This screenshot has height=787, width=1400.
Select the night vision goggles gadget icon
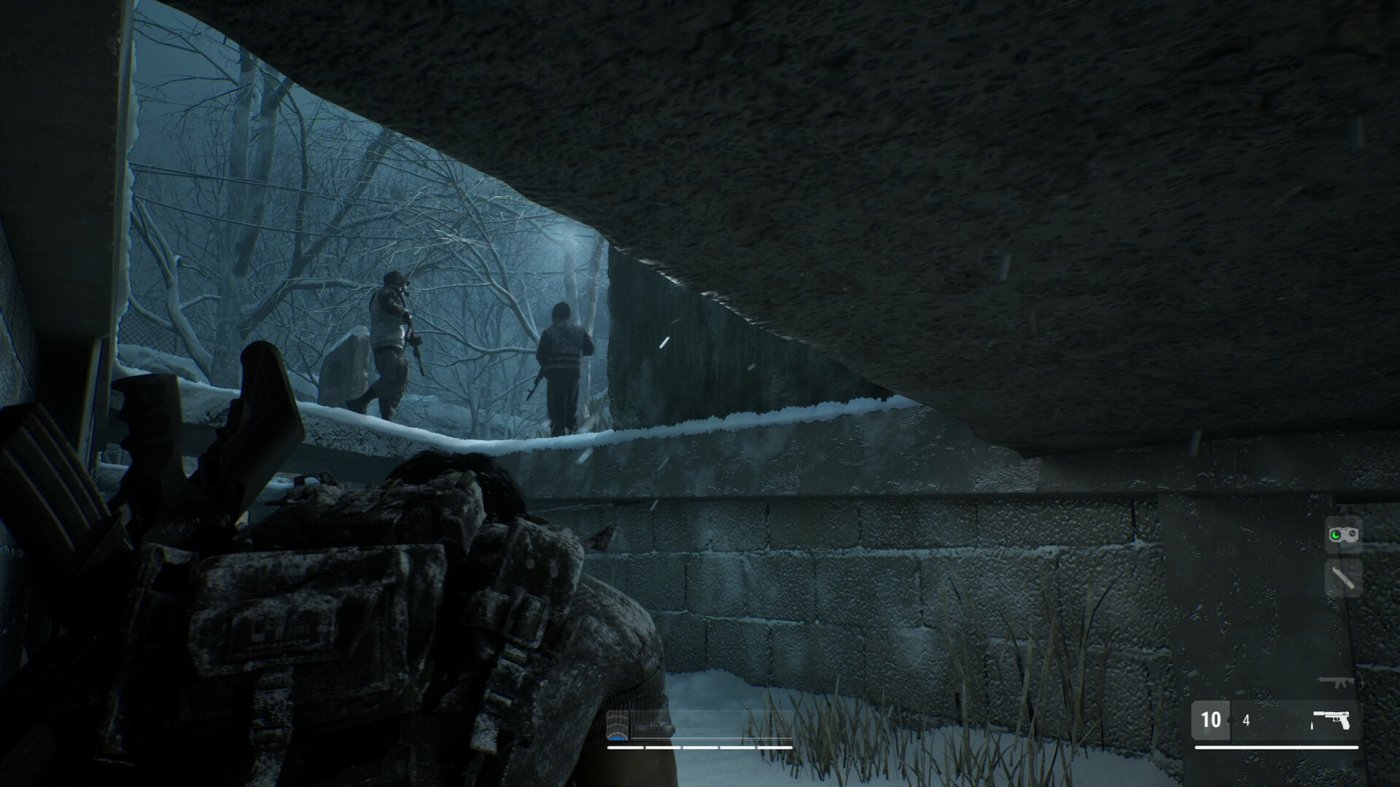(x=1343, y=534)
